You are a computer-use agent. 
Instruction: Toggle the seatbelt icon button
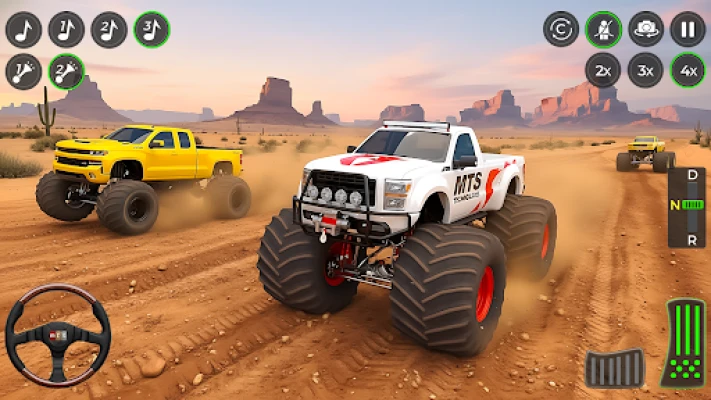pyautogui.click(x=603, y=29)
